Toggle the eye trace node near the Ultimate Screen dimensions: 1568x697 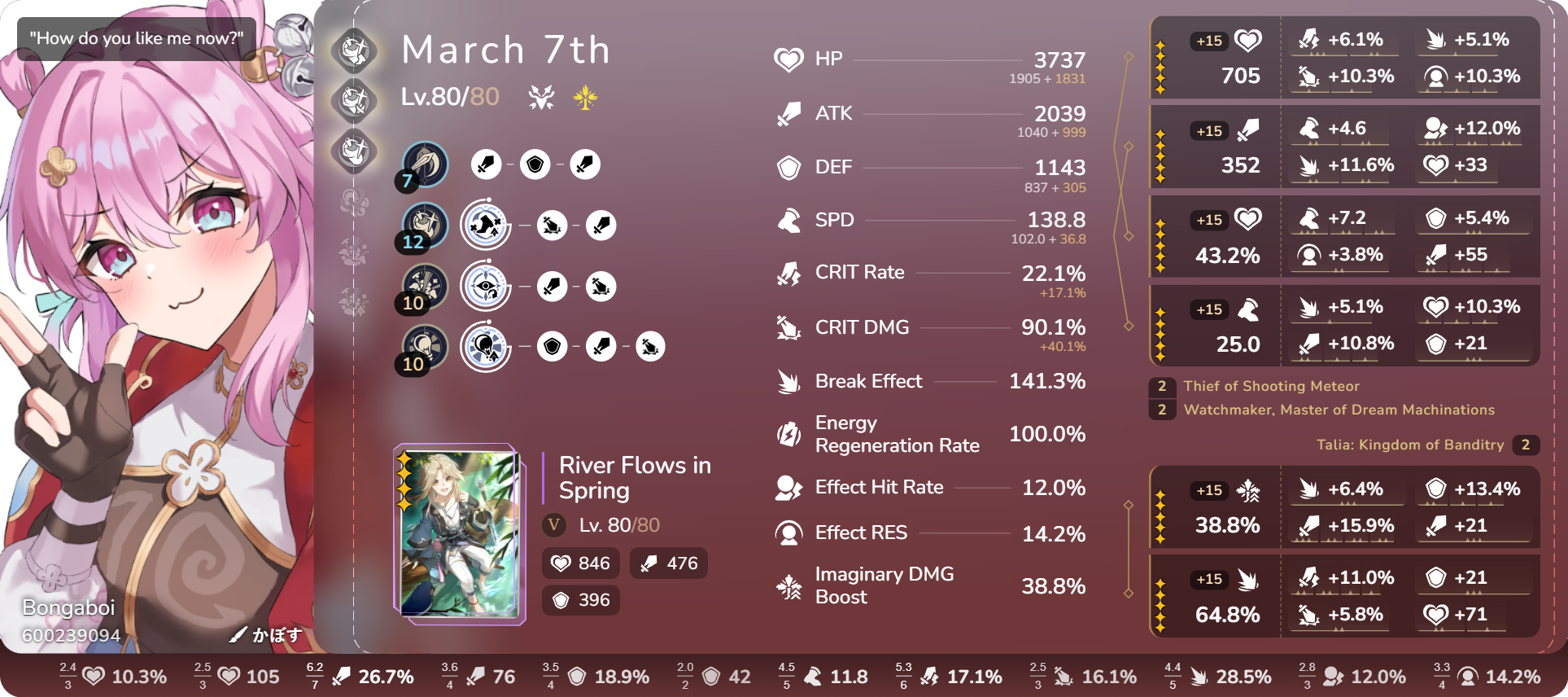tap(485, 286)
